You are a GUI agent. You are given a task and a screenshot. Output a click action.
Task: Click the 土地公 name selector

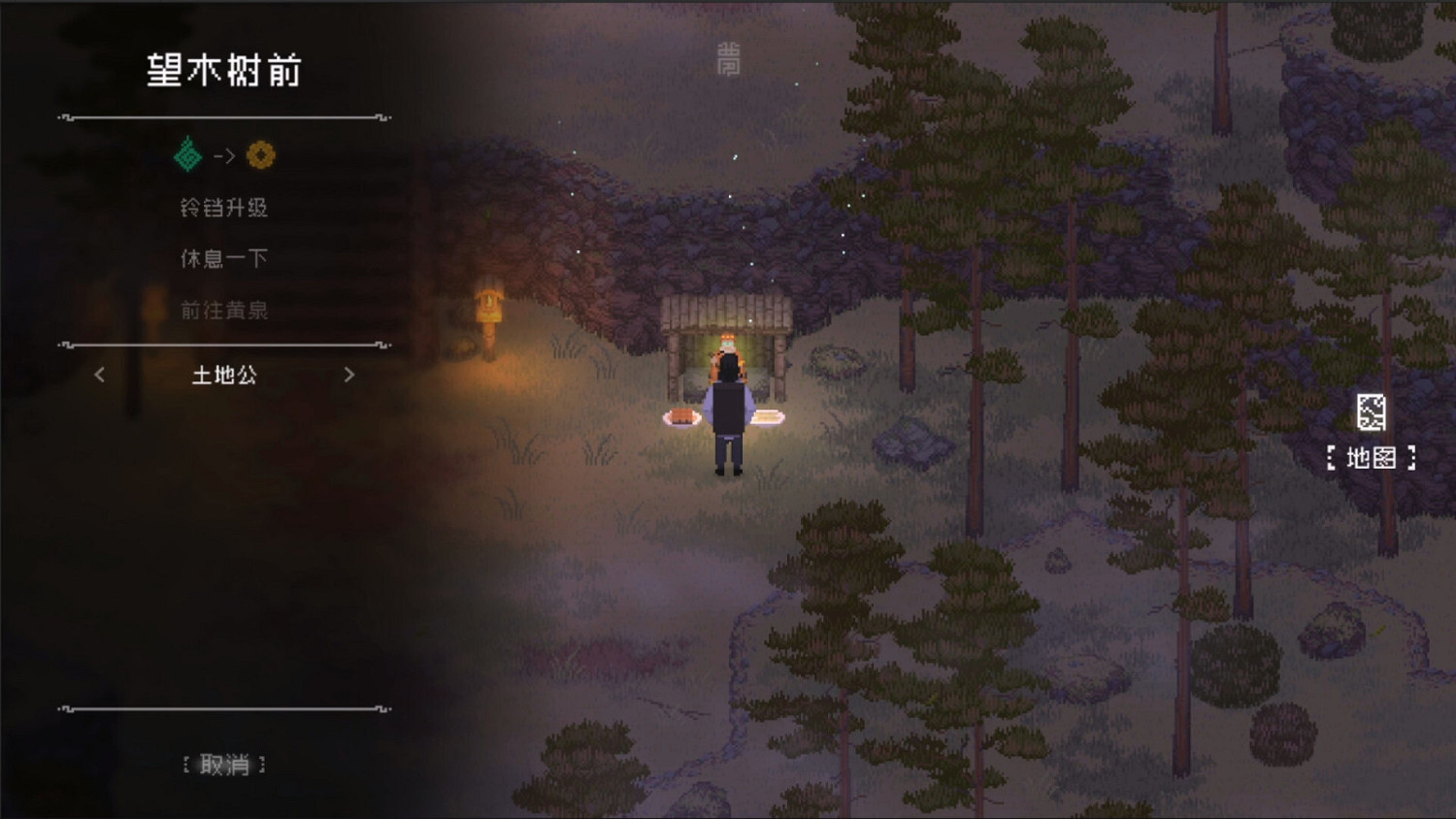pyautogui.click(x=224, y=377)
